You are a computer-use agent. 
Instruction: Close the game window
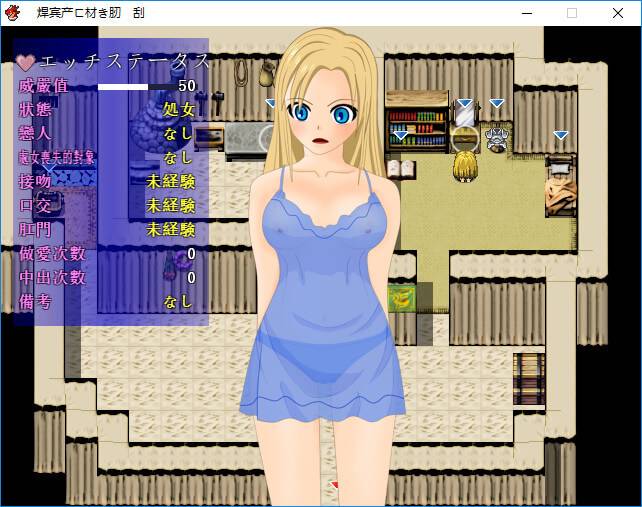[x=618, y=12]
